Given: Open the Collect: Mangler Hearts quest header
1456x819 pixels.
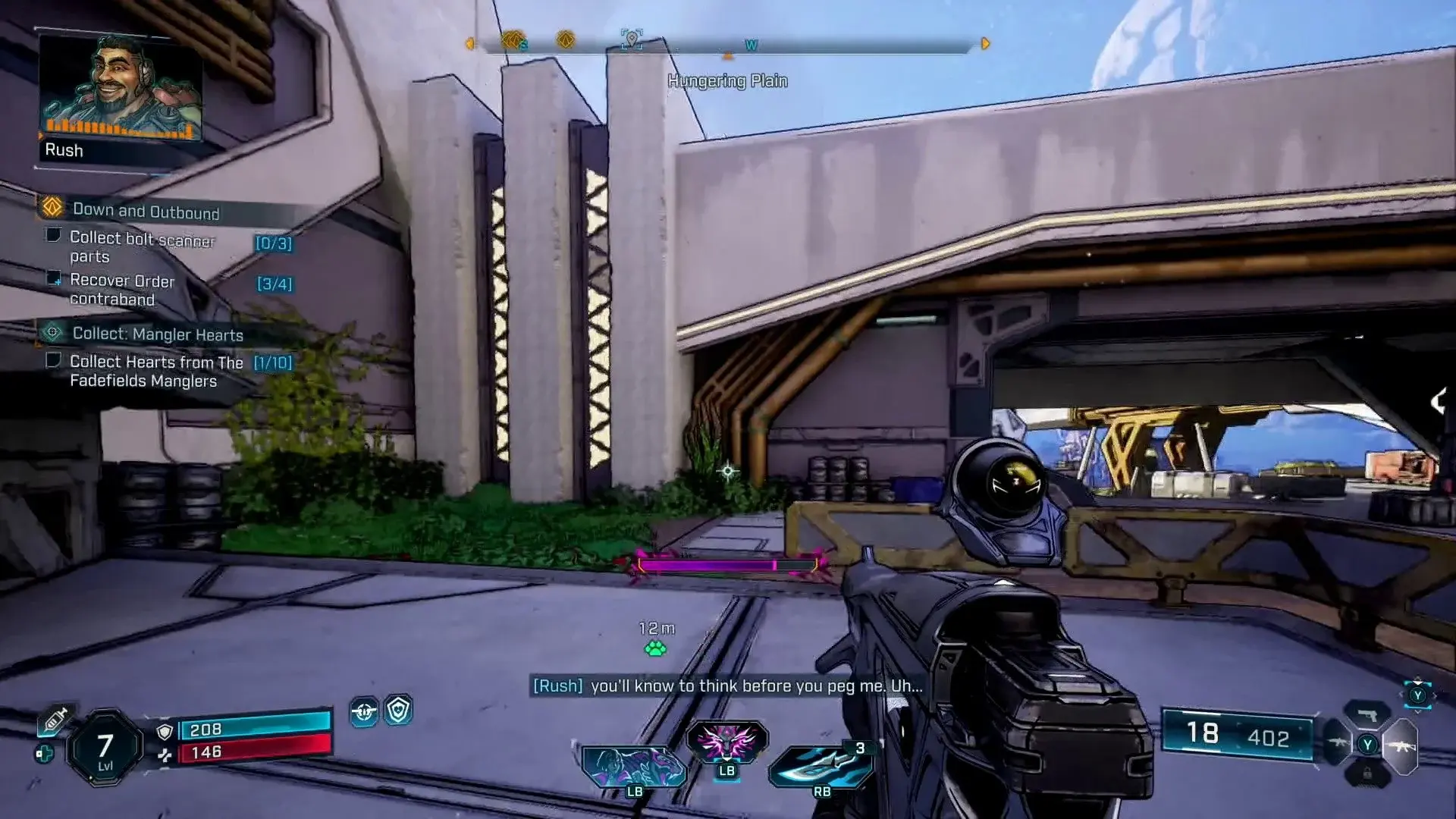Looking at the screenshot, I should [157, 334].
